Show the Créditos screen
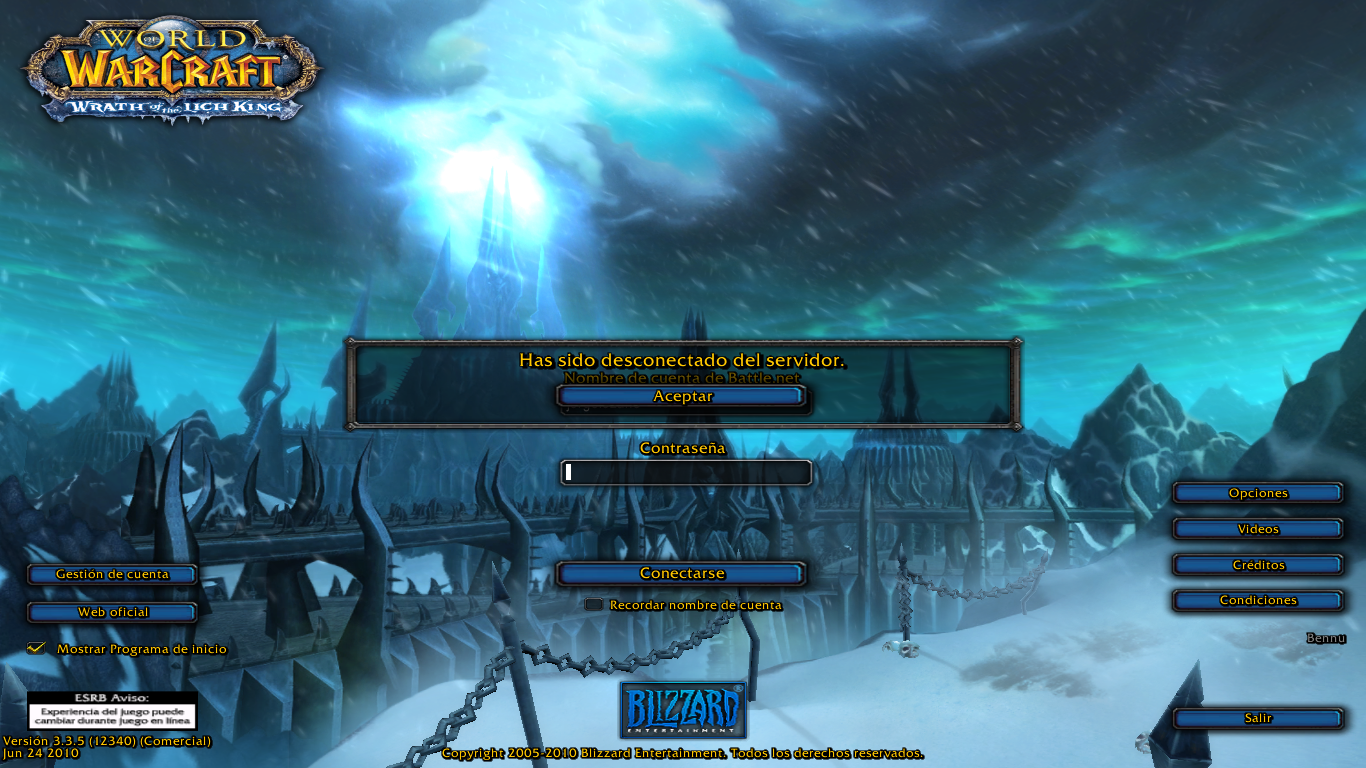The width and height of the screenshot is (1366, 768). pyautogui.click(x=1258, y=565)
